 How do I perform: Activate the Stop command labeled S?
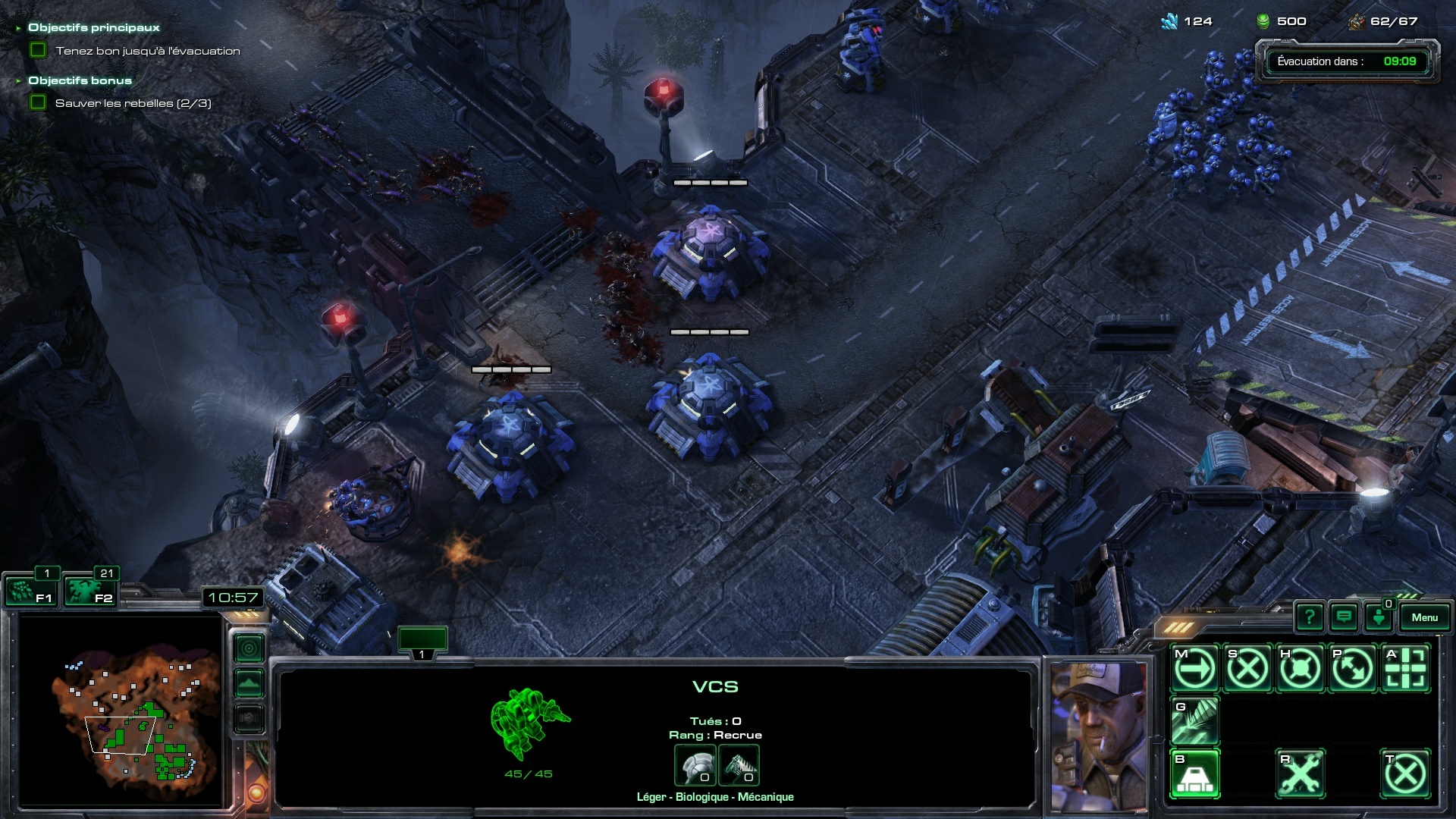click(1247, 669)
